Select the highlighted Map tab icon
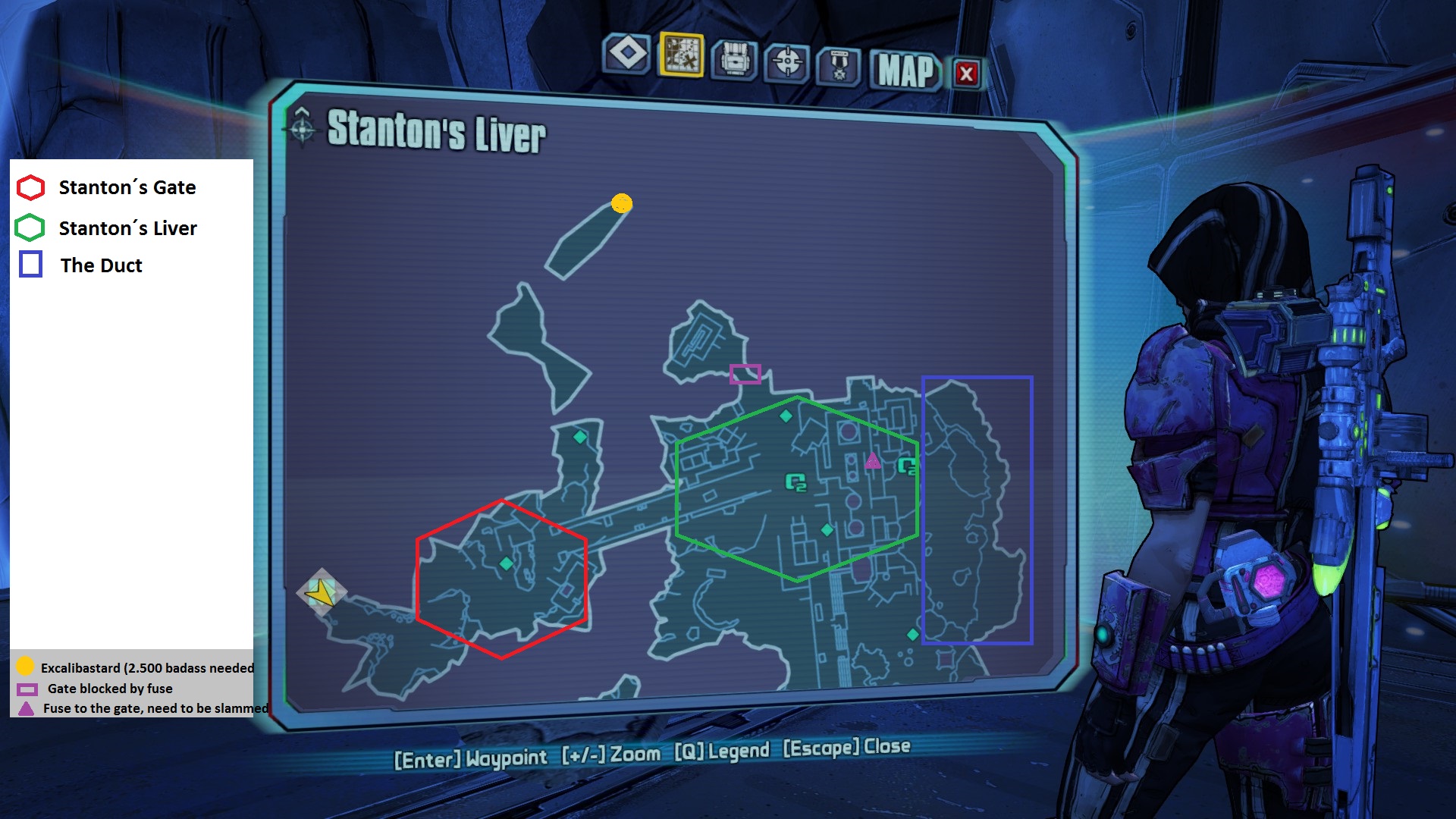Image resolution: width=1456 pixels, height=819 pixels. 682,55
